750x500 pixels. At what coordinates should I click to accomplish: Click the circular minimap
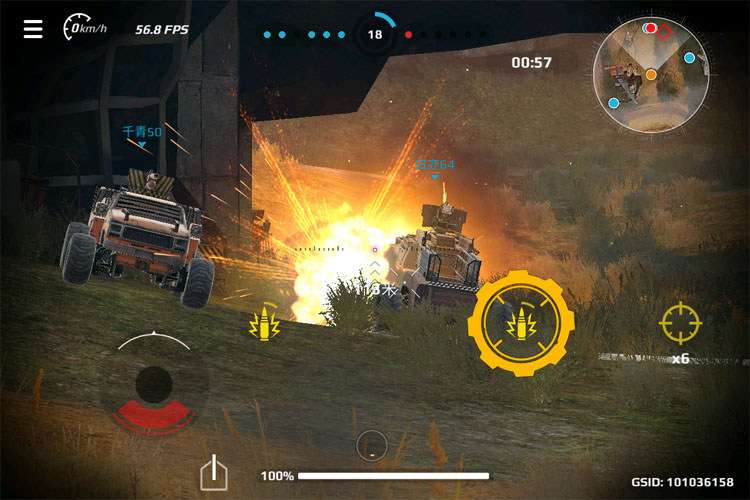pyautogui.click(x=651, y=75)
